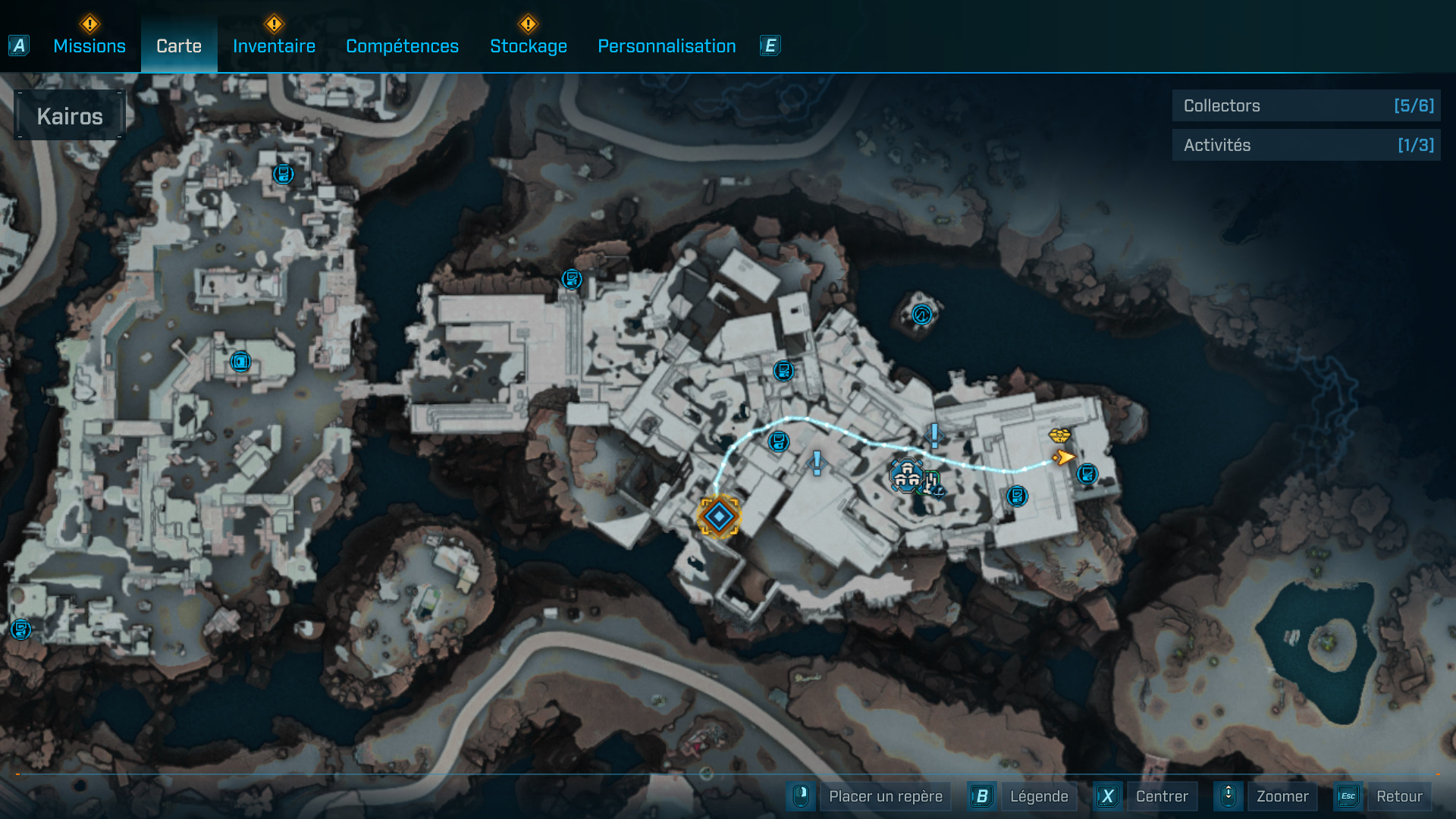
Task: Click the yellow treasure icon on the east building
Action: tap(1059, 438)
